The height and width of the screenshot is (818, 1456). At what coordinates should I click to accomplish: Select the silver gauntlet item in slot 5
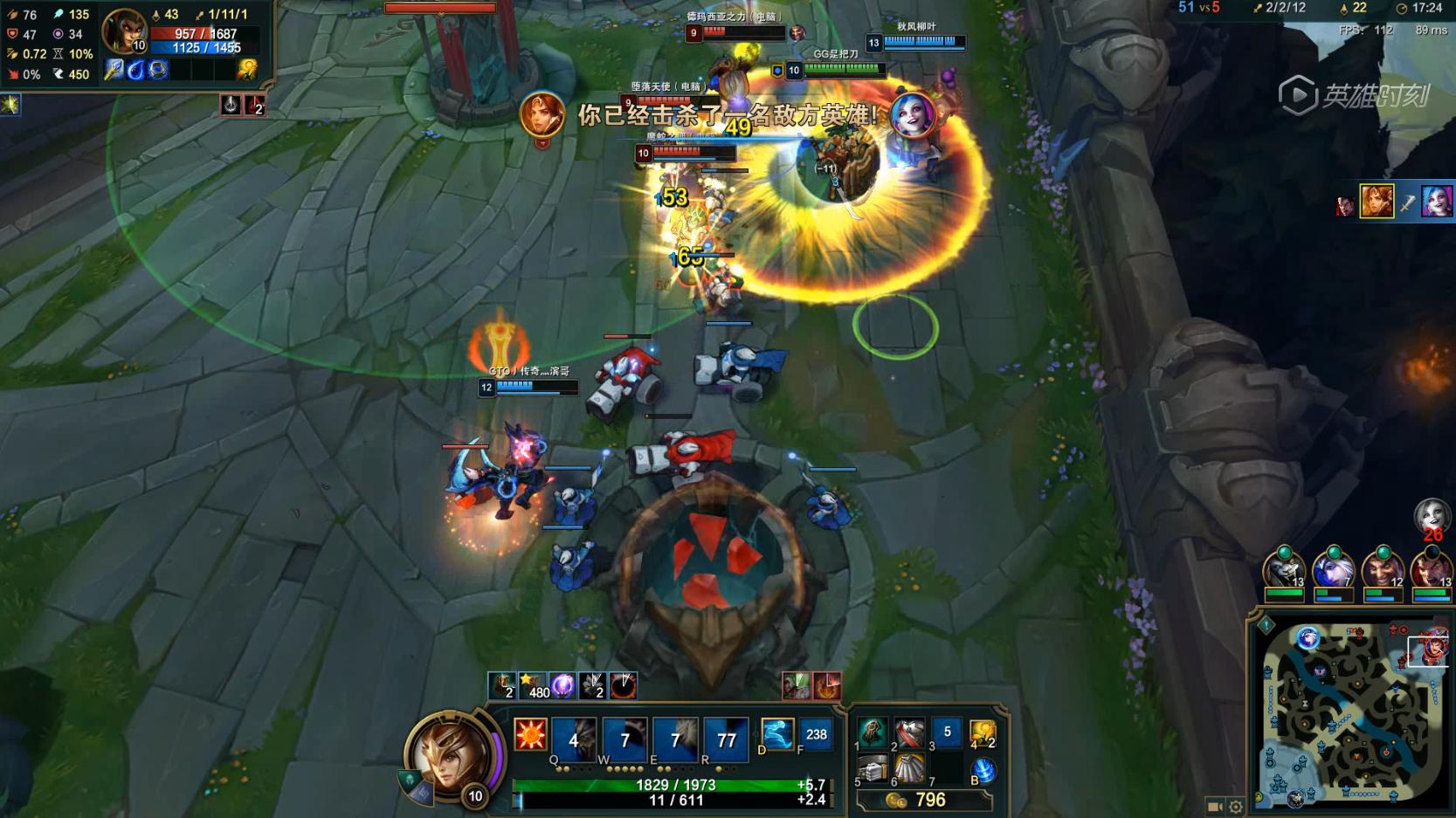(x=872, y=770)
